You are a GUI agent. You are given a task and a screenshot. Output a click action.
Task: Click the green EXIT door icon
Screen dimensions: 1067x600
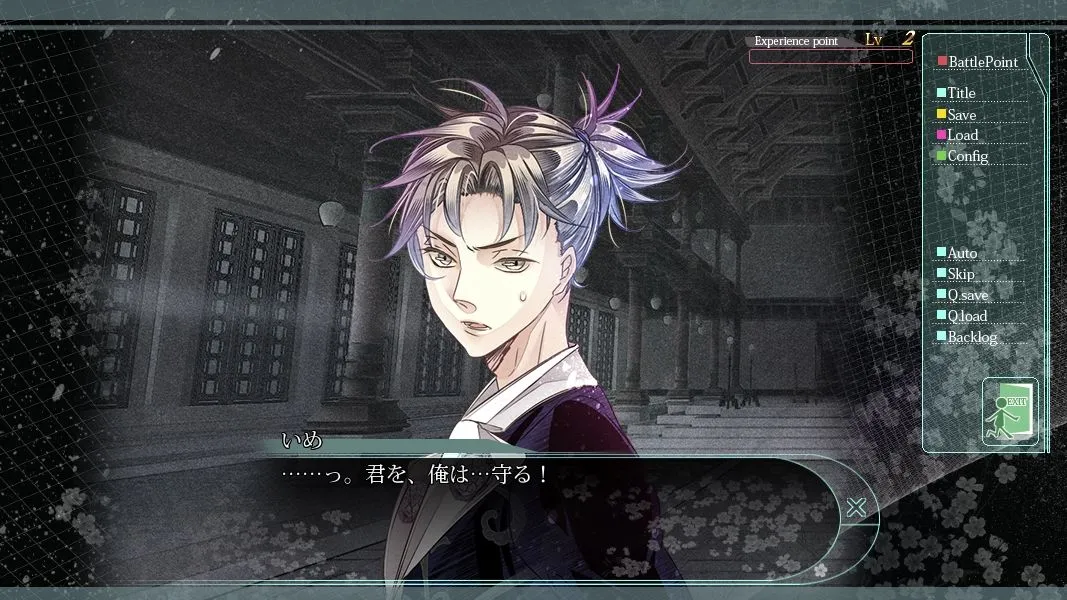click(x=1010, y=411)
